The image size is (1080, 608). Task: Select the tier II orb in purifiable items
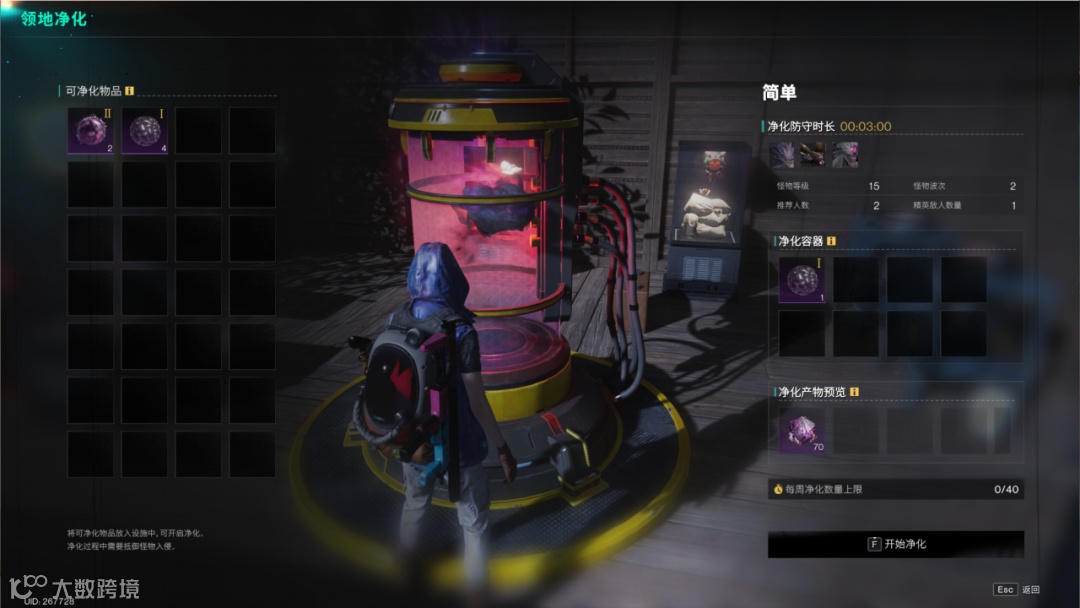pos(91,131)
